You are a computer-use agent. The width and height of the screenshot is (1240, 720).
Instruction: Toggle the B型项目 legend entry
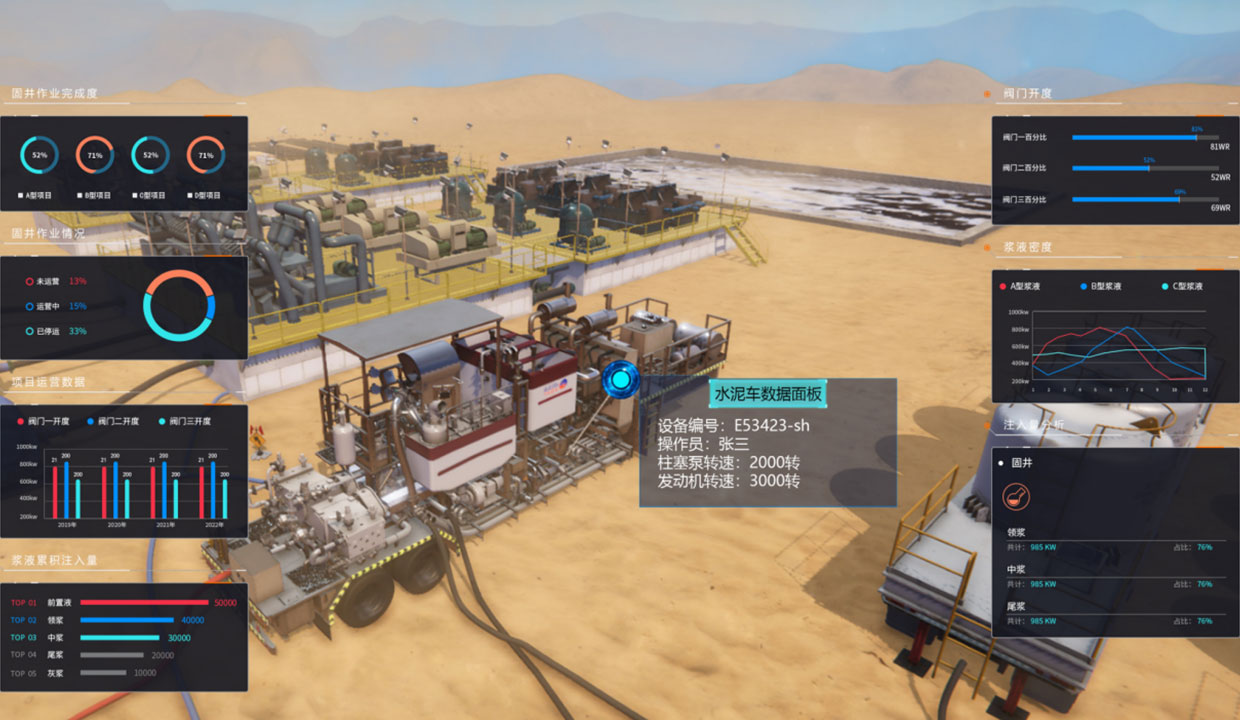point(95,195)
